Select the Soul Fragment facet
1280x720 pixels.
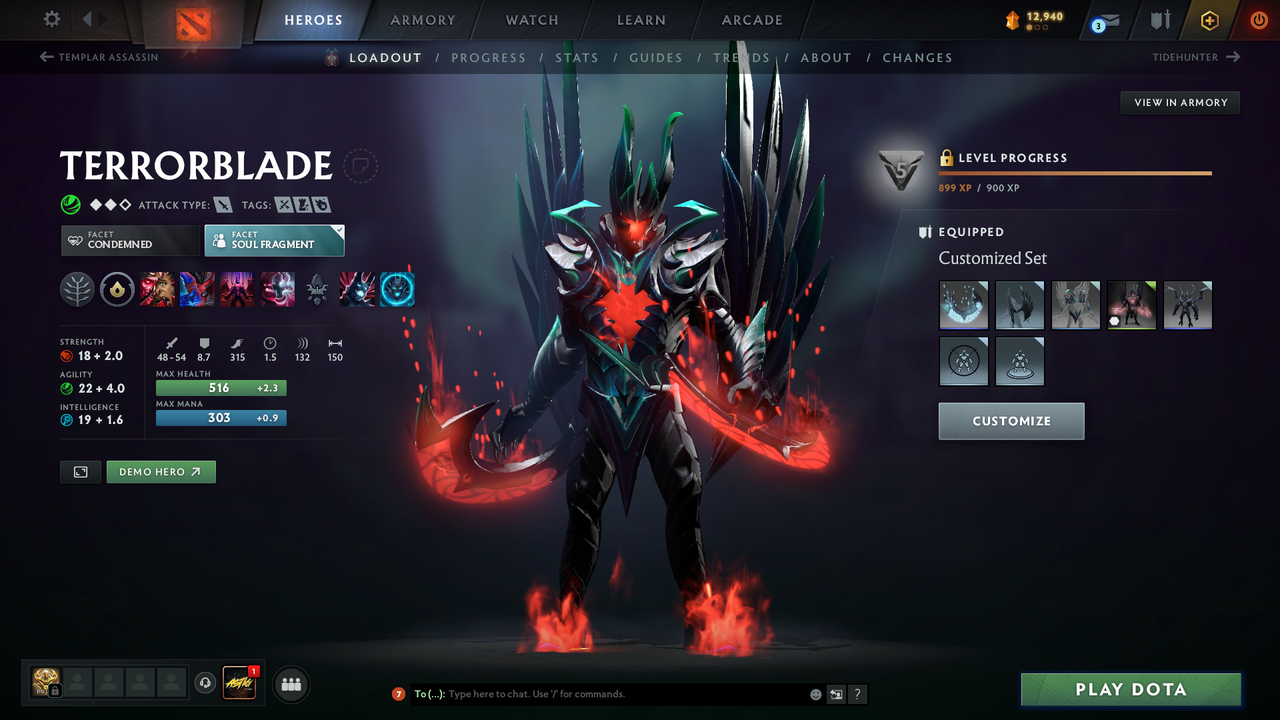[274, 240]
